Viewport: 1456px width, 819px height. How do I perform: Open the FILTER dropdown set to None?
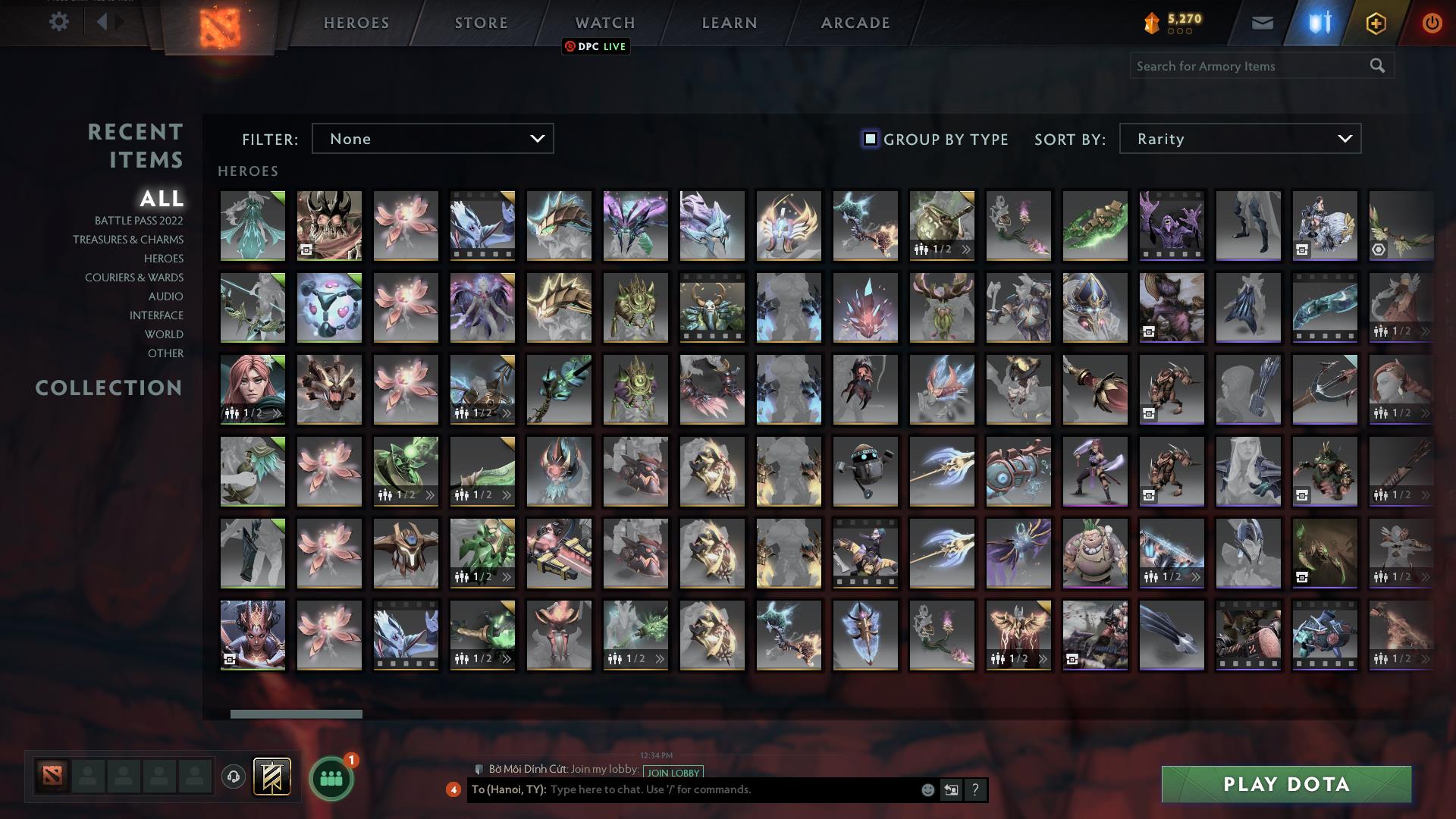pyautogui.click(x=432, y=139)
